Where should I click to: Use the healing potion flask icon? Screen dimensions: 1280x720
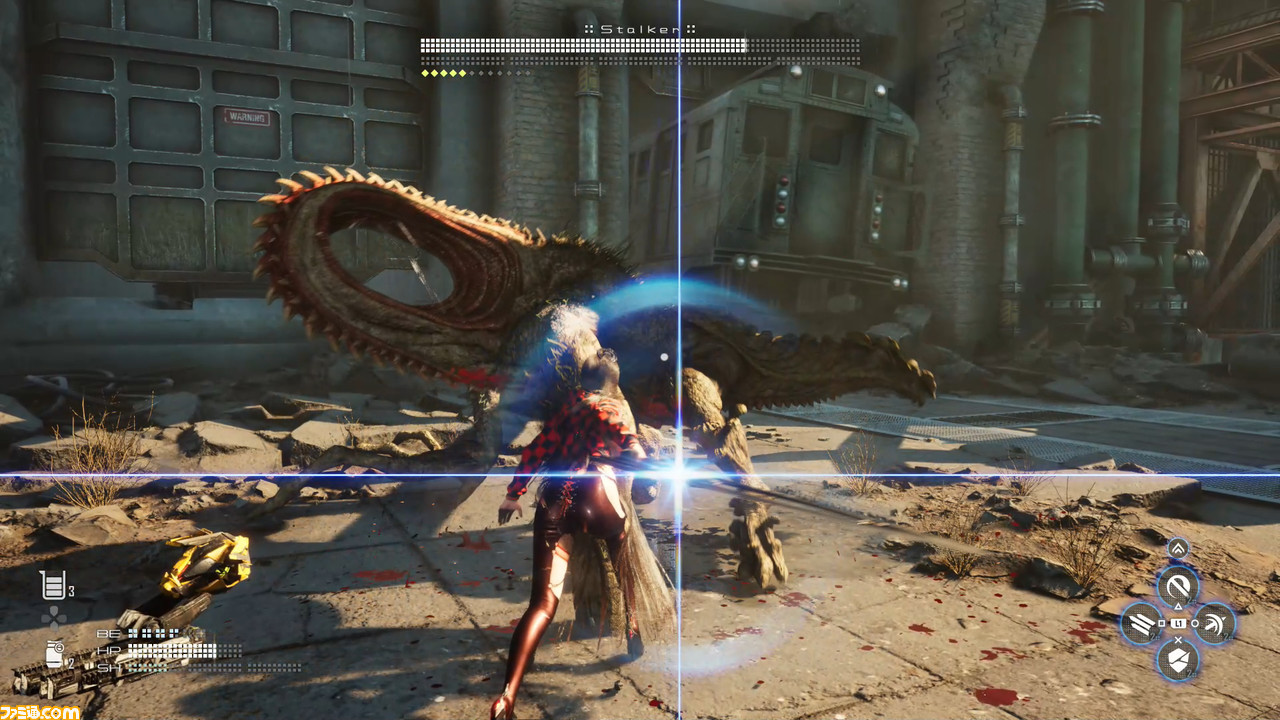[x=52, y=585]
